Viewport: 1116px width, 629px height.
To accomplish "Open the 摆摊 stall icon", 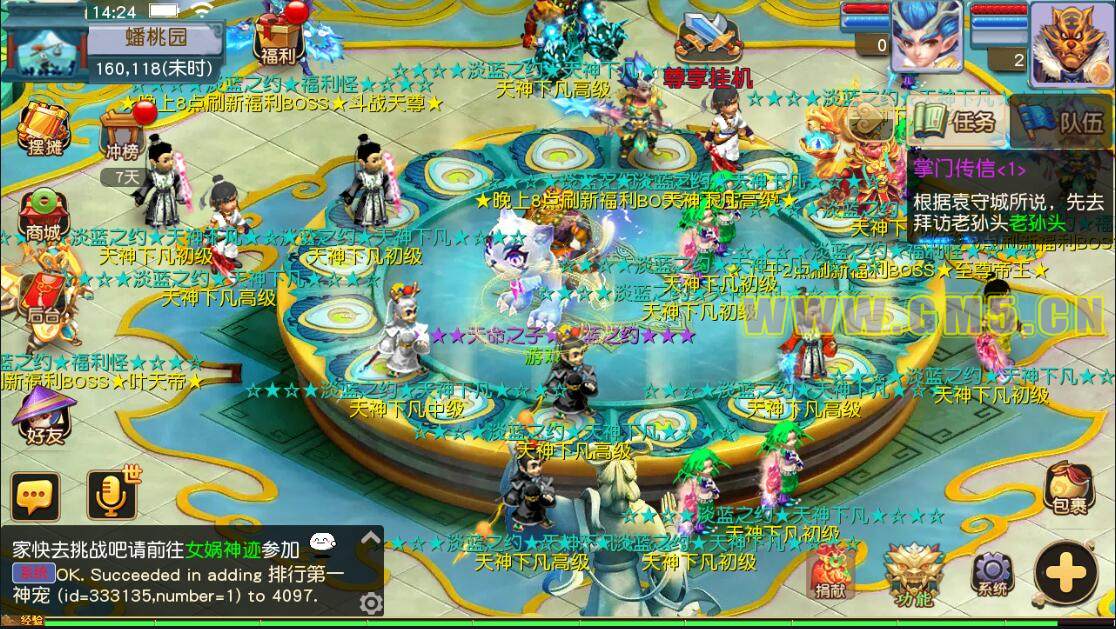I will (43, 128).
